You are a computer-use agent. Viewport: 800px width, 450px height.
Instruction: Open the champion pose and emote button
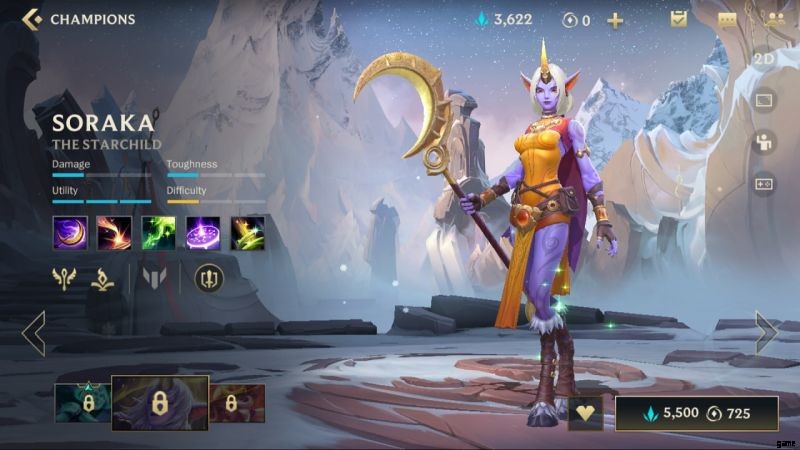(x=764, y=142)
